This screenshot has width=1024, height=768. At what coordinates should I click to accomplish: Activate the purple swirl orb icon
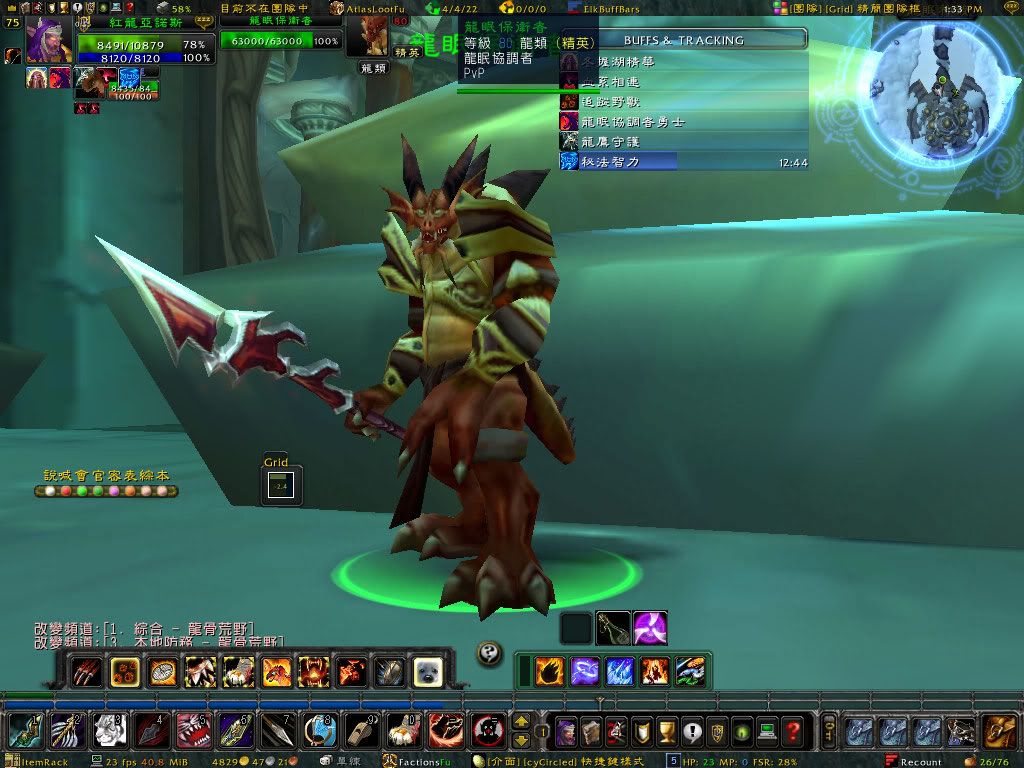[x=650, y=628]
